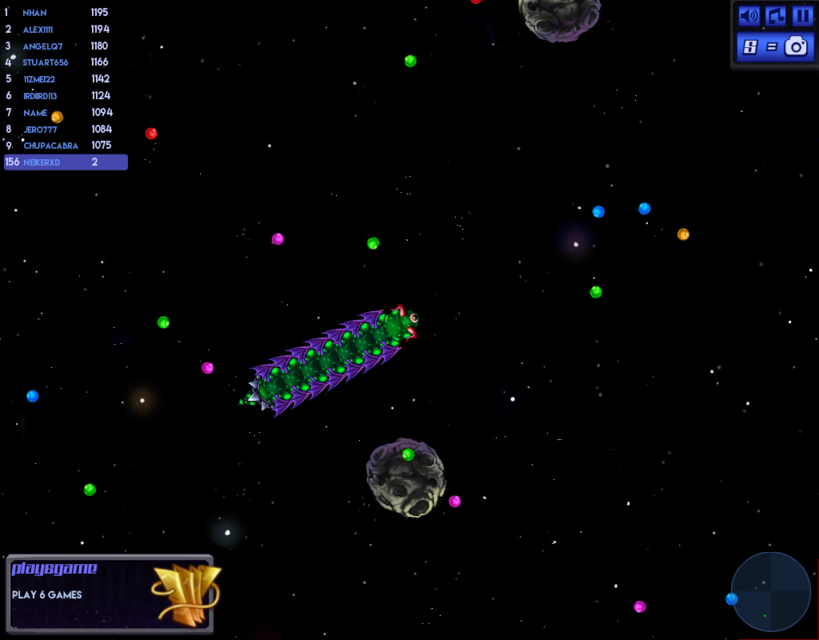Open the circular radar minimap
819x640 pixels.
[x=770, y=591]
